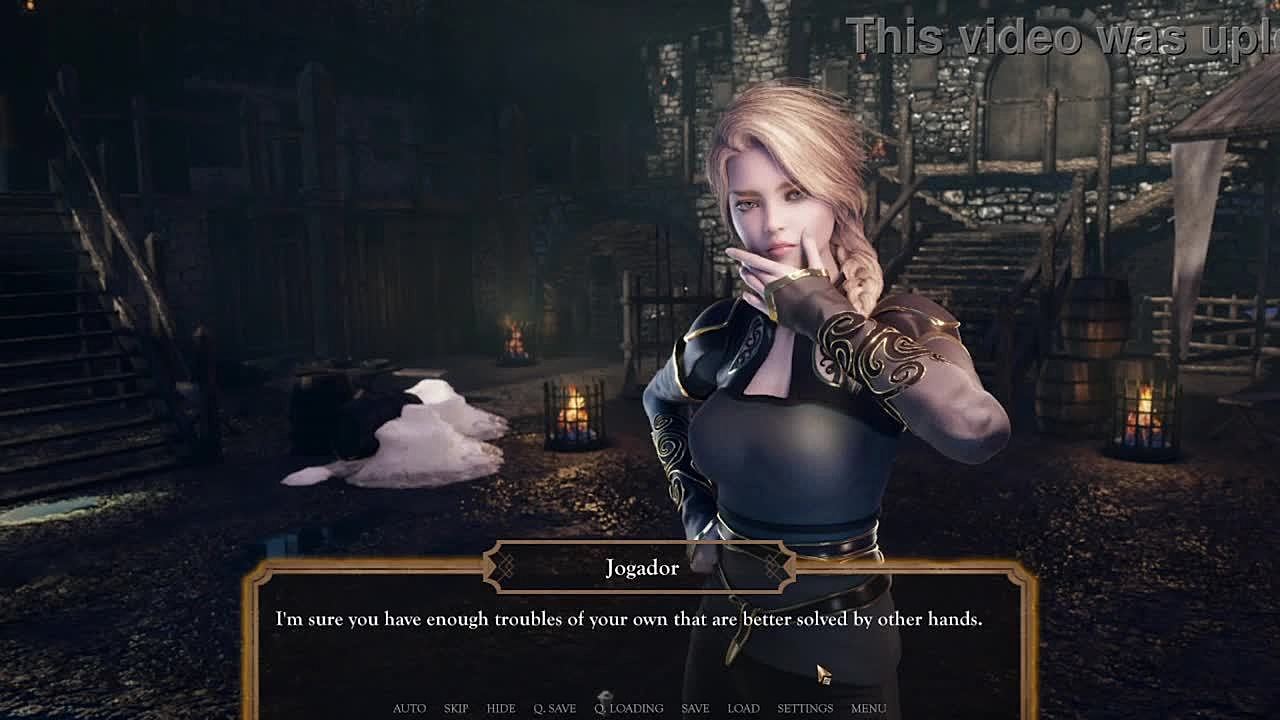This screenshot has height=720, width=1280.
Task: Open the SAVE screen
Action: [695, 708]
